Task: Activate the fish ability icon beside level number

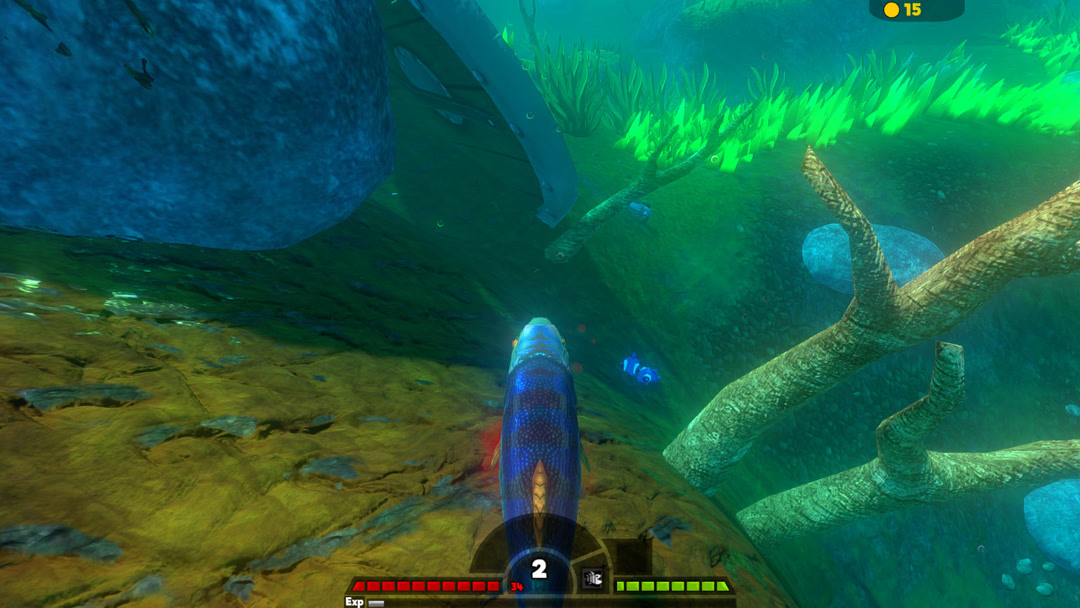Action: [593, 578]
